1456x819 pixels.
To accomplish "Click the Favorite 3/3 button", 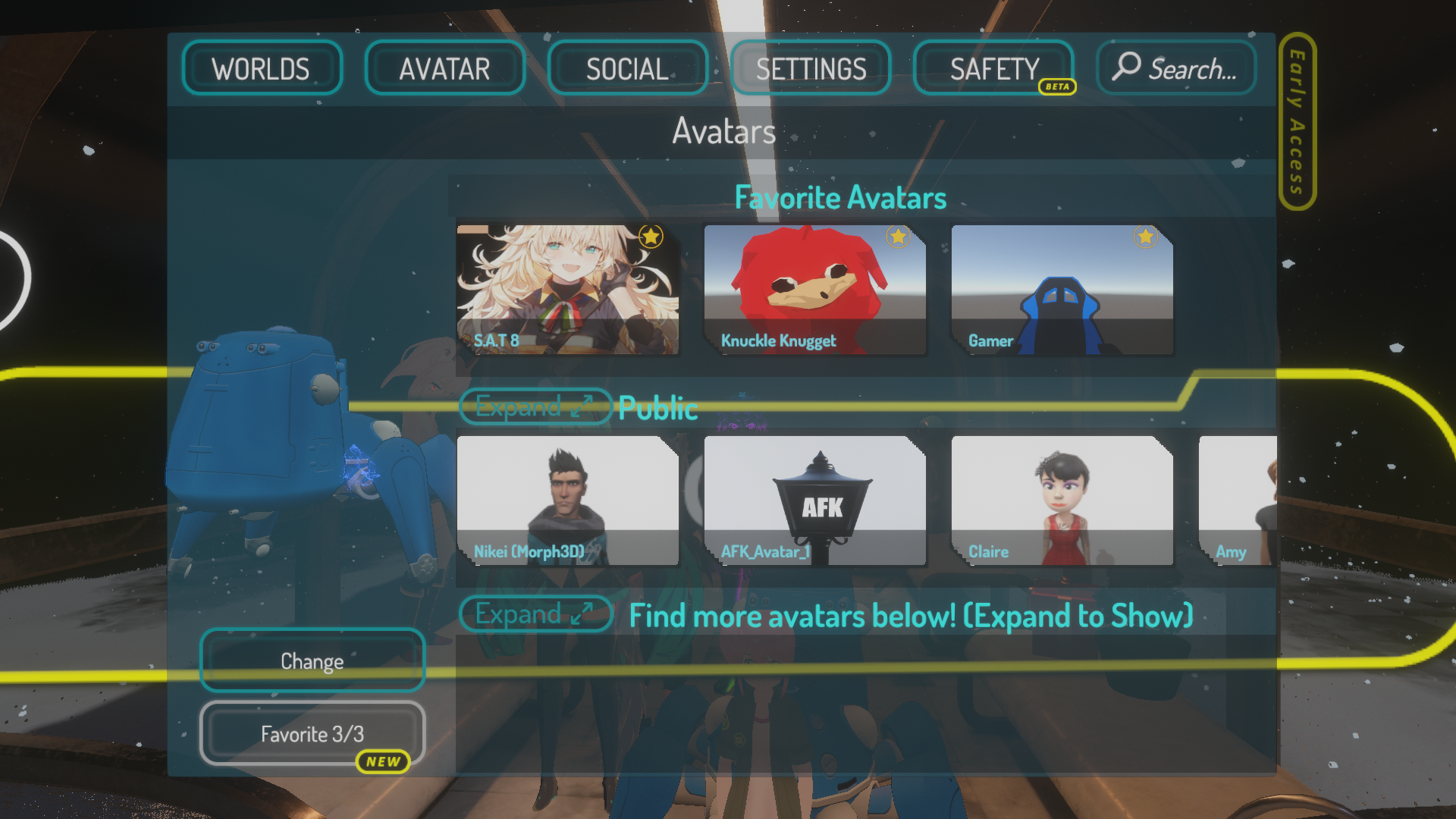I will tap(312, 733).
